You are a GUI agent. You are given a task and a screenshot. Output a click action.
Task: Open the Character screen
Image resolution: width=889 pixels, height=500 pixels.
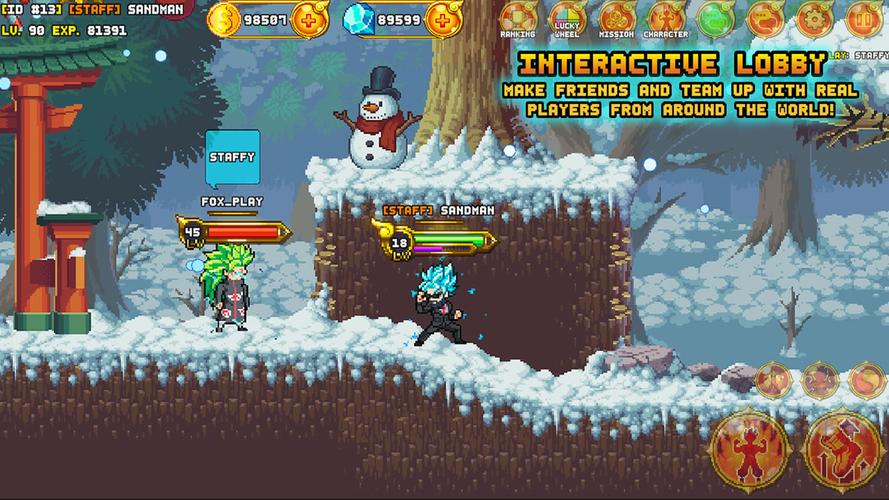pyautogui.click(x=666, y=18)
